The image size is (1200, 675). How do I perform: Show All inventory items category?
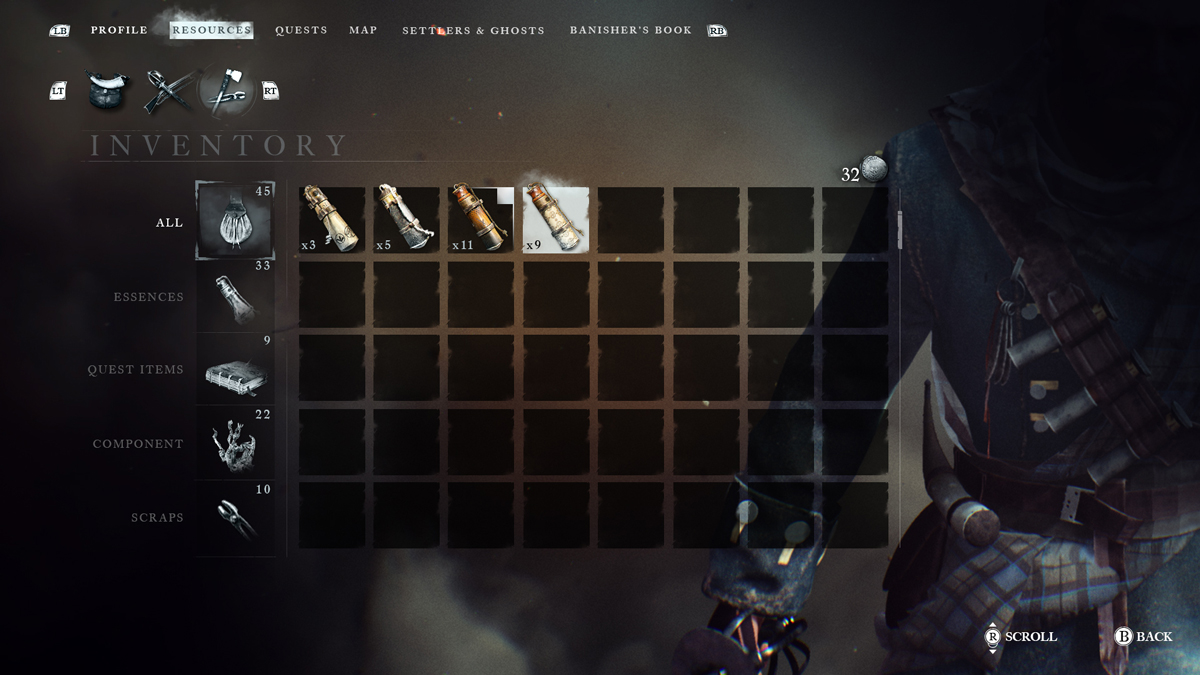pos(234,222)
